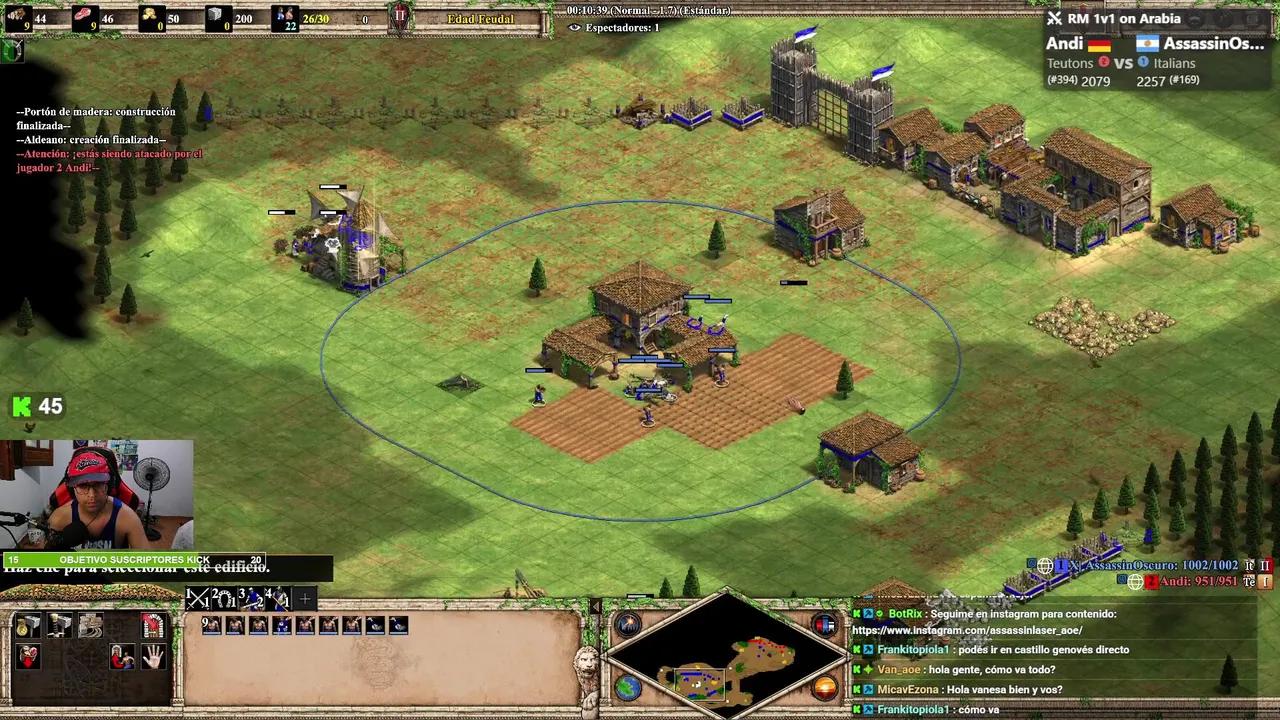Select control group 2 with the horseshoe
Screen dimensions: 1280x720
tap(224, 599)
